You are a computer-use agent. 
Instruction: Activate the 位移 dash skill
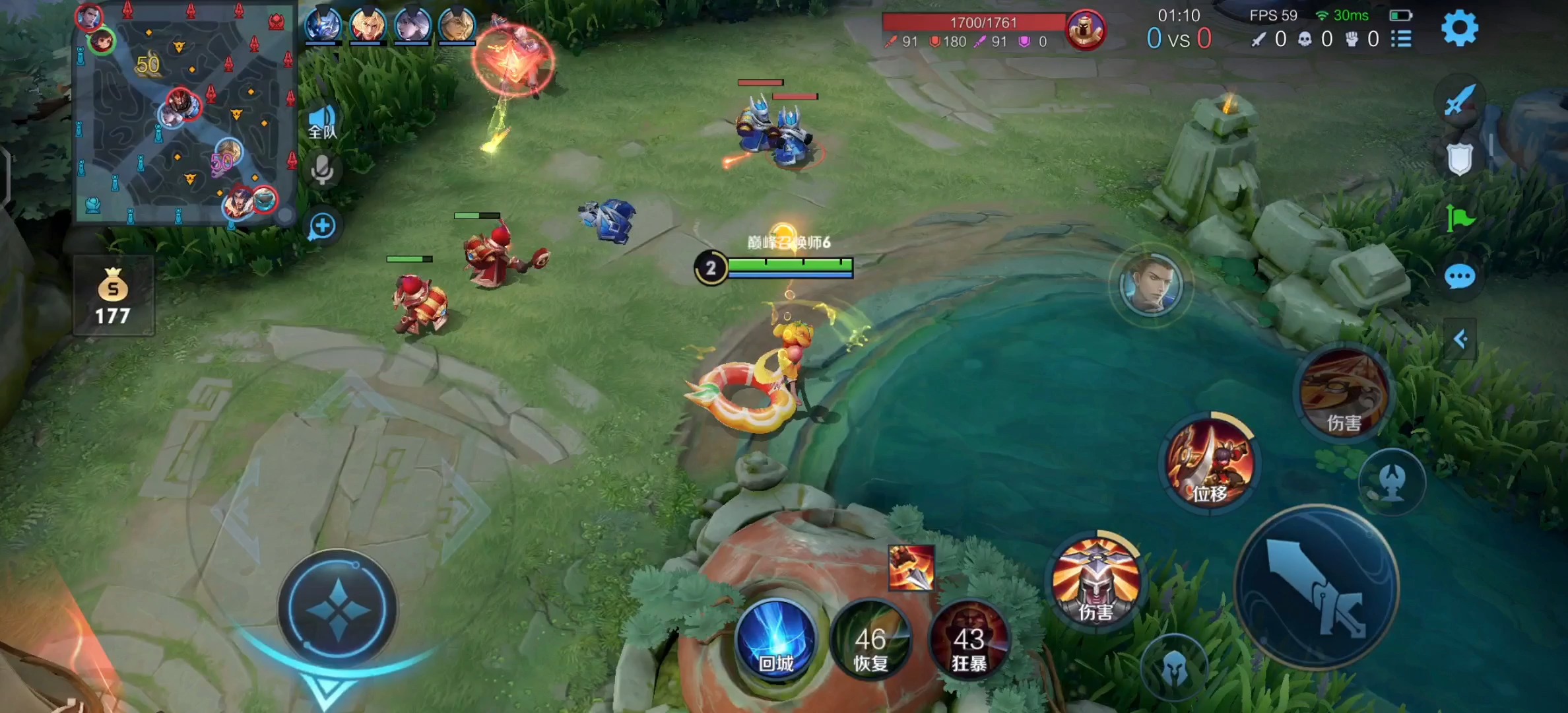coord(1210,462)
